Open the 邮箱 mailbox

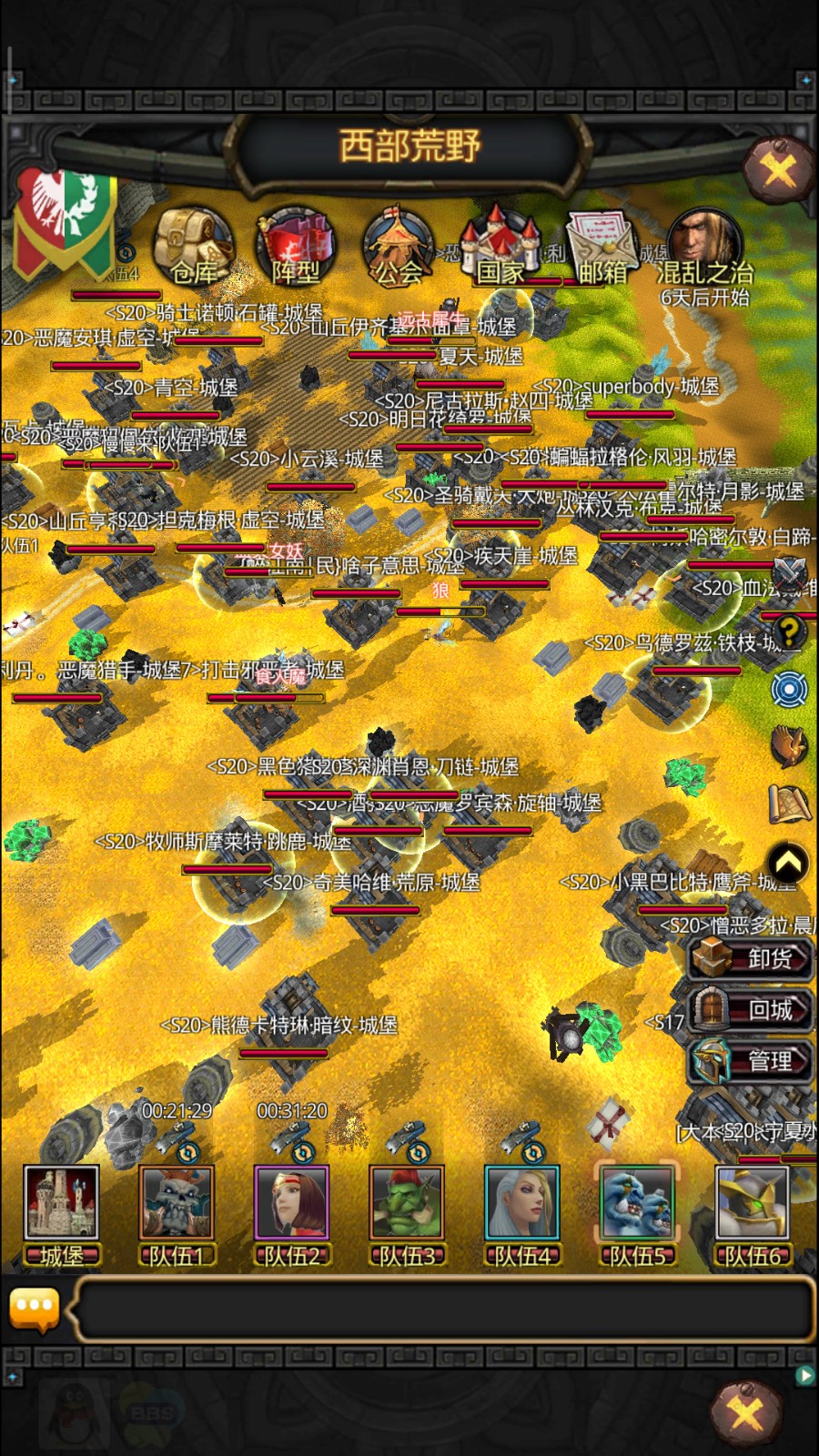point(602,246)
